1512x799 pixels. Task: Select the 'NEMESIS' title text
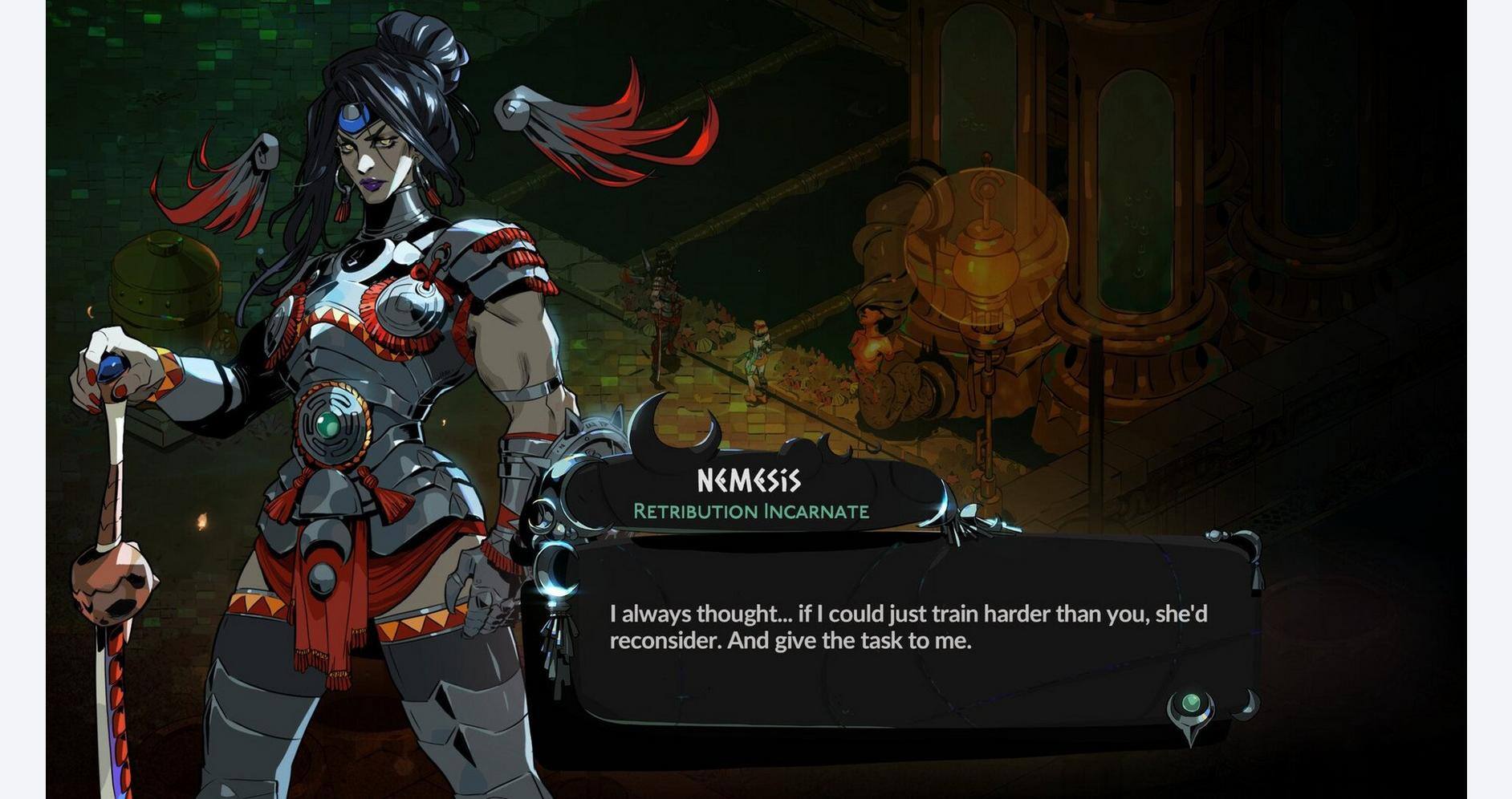click(x=749, y=480)
